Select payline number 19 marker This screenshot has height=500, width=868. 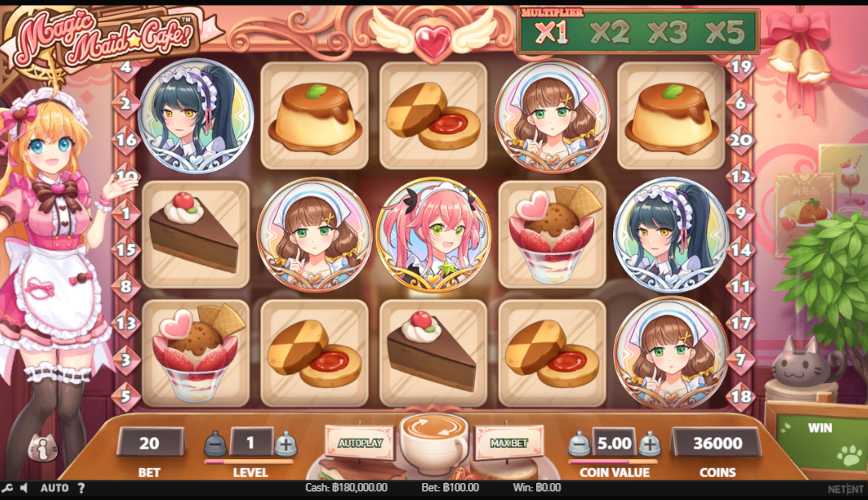click(740, 68)
